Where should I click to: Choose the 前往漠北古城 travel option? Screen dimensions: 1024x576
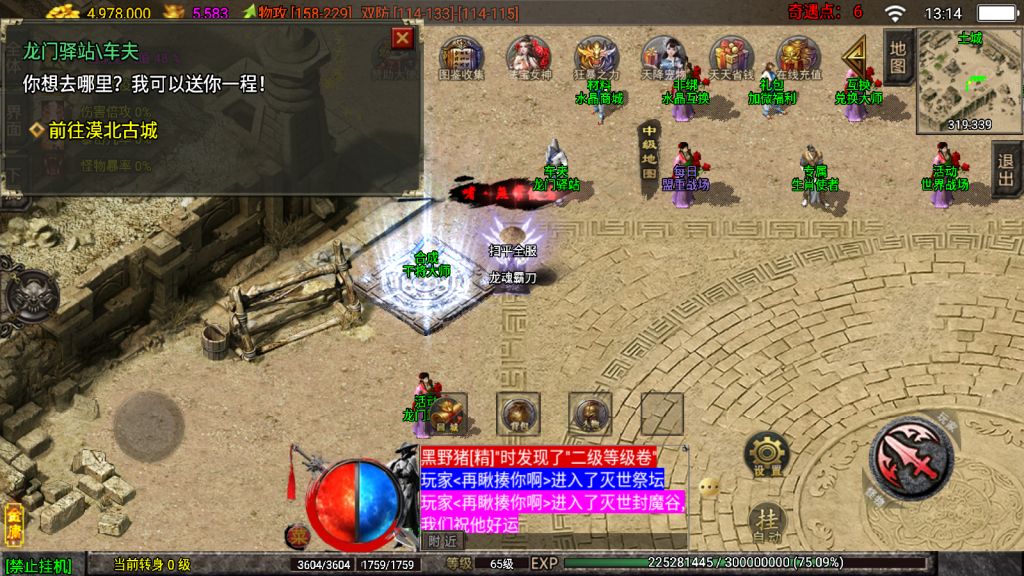pos(102,130)
